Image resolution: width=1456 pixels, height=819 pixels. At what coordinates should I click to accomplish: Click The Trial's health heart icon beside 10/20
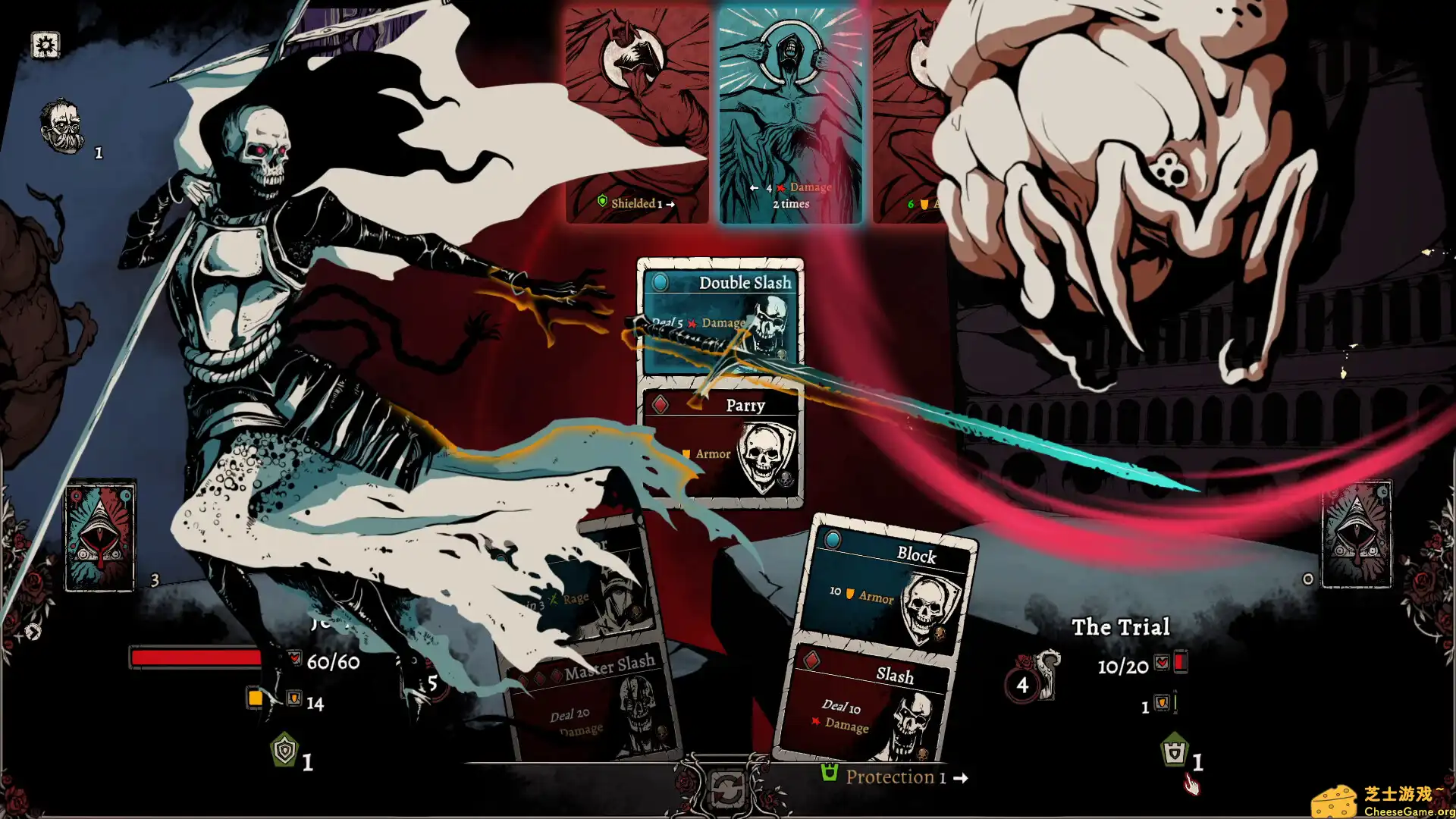point(1163,661)
